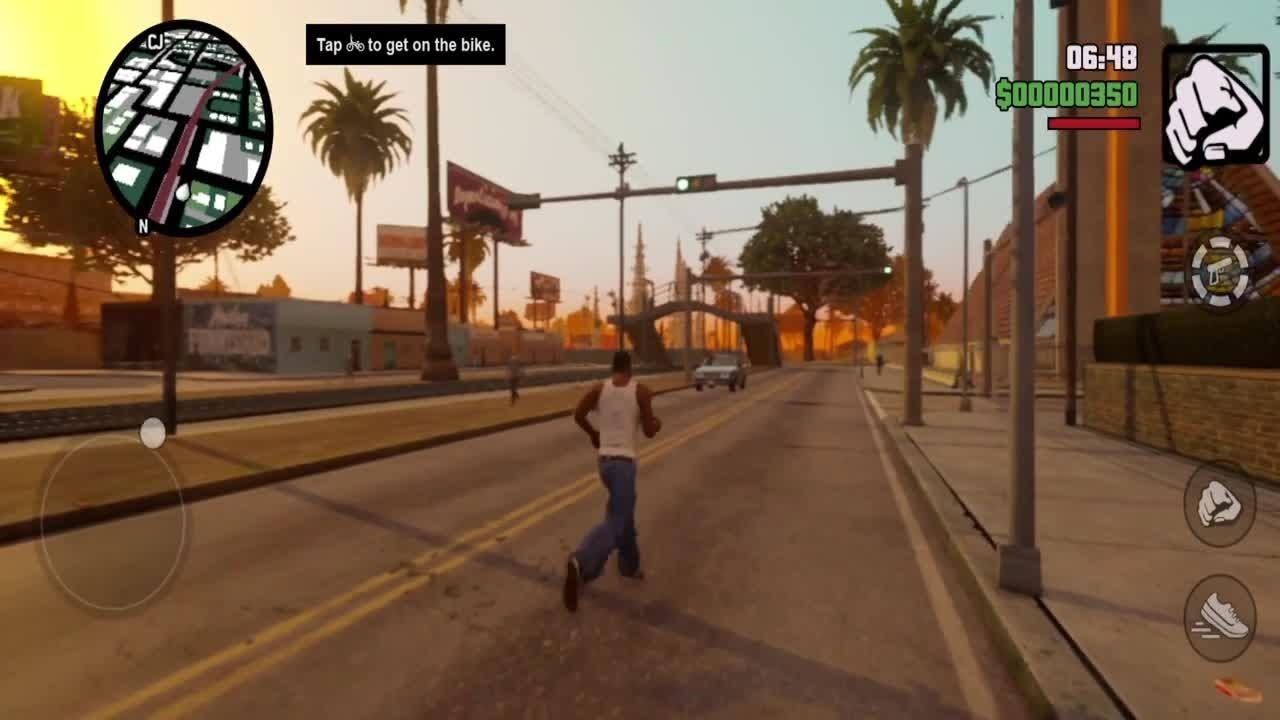Hit the punch attack button

(x=1219, y=504)
